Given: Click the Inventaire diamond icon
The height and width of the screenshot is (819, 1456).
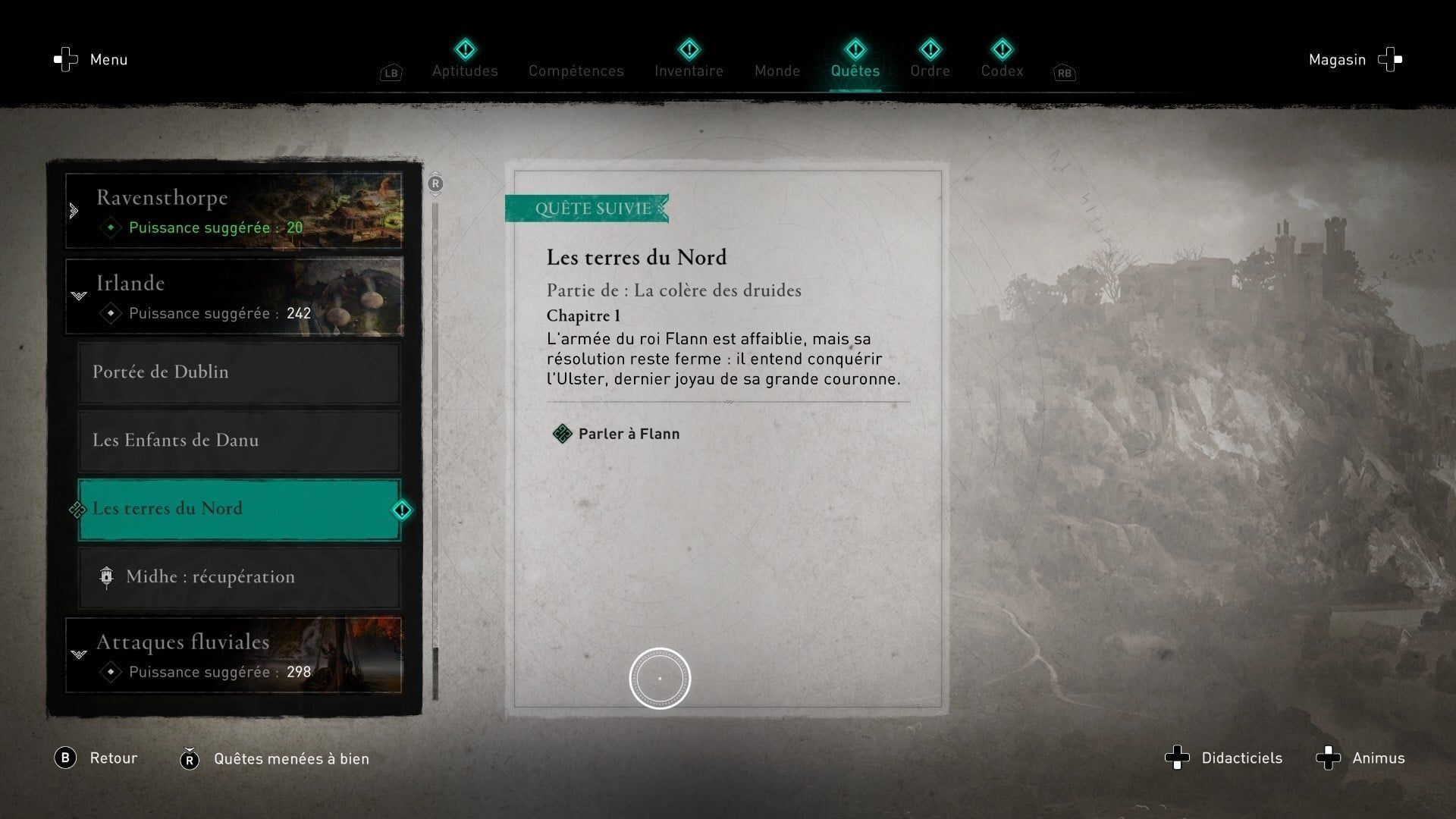Looking at the screenshot, I should [688, 50].
